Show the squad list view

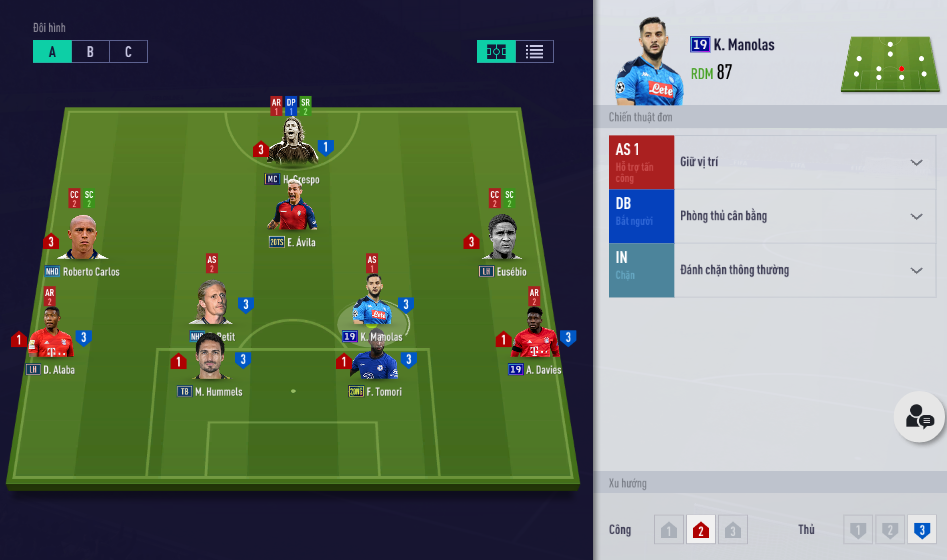pos(534,52)
